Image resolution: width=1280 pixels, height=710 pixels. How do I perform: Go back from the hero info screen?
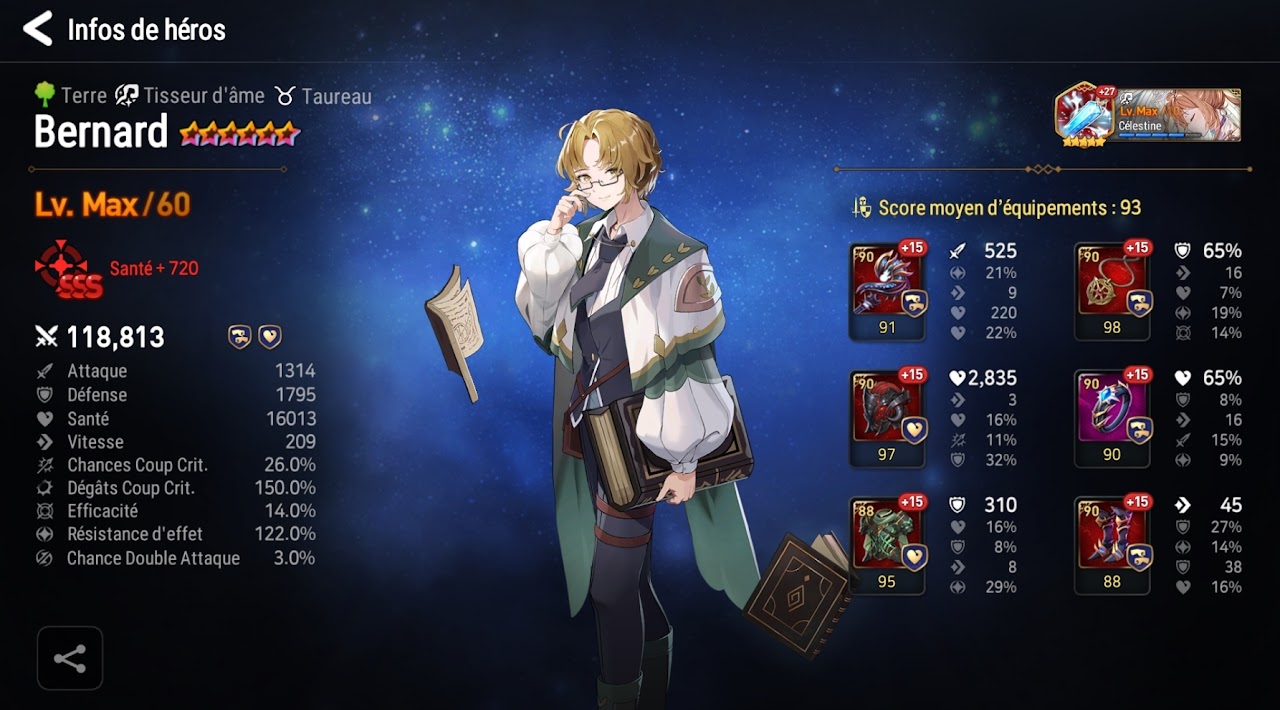(x=38, y=29)
